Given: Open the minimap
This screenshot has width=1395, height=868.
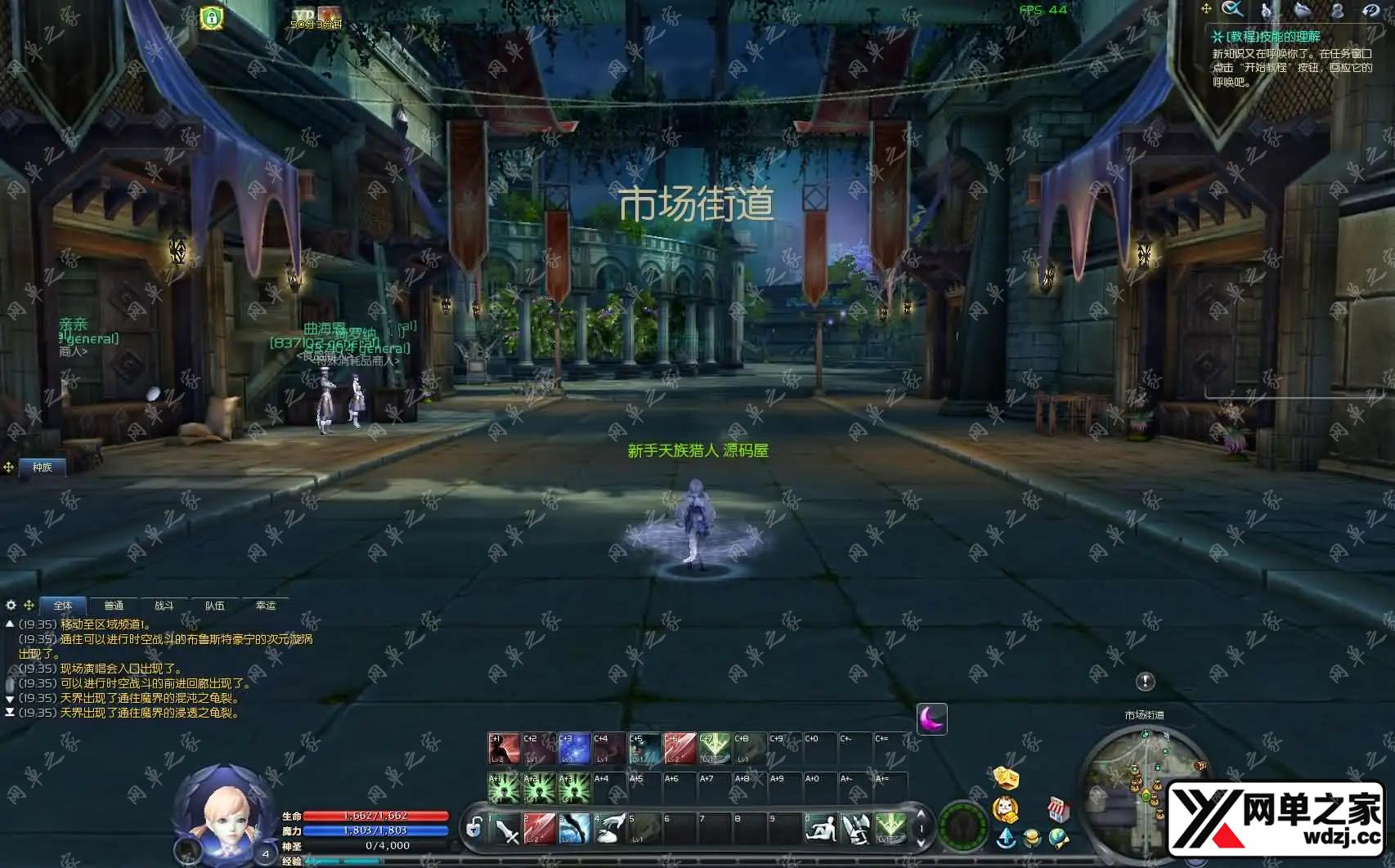Looking at the screenshot, I should coord(1143,783).
